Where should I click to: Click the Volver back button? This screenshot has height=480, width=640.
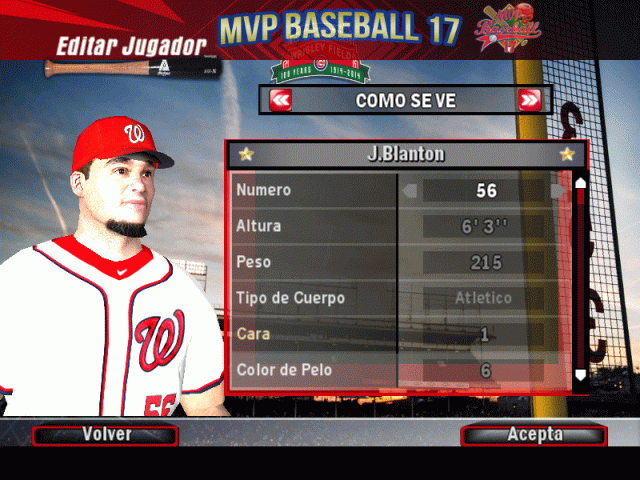[105, 435]
